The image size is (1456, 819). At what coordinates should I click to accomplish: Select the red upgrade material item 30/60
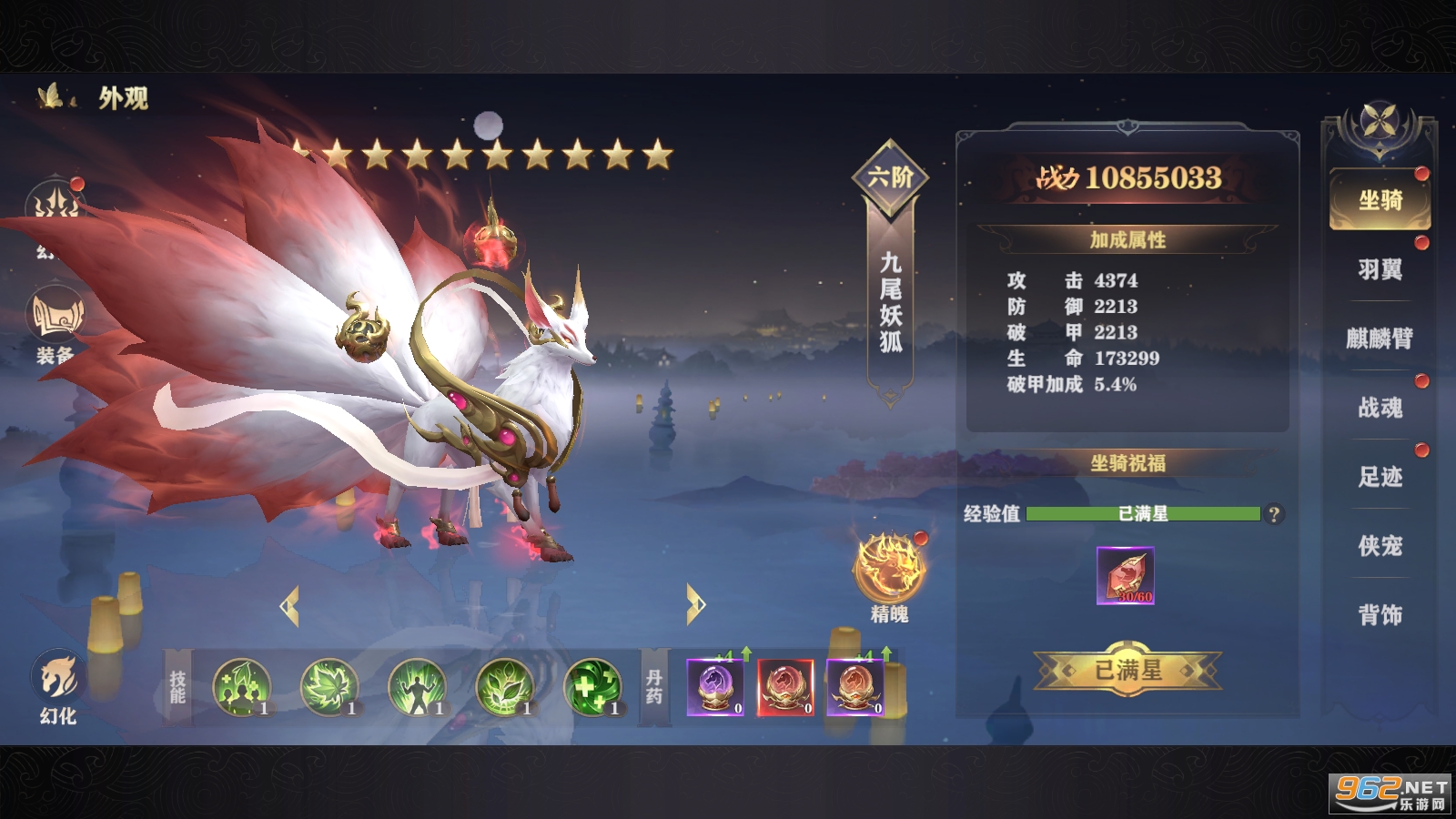[x=1126, y=575]
